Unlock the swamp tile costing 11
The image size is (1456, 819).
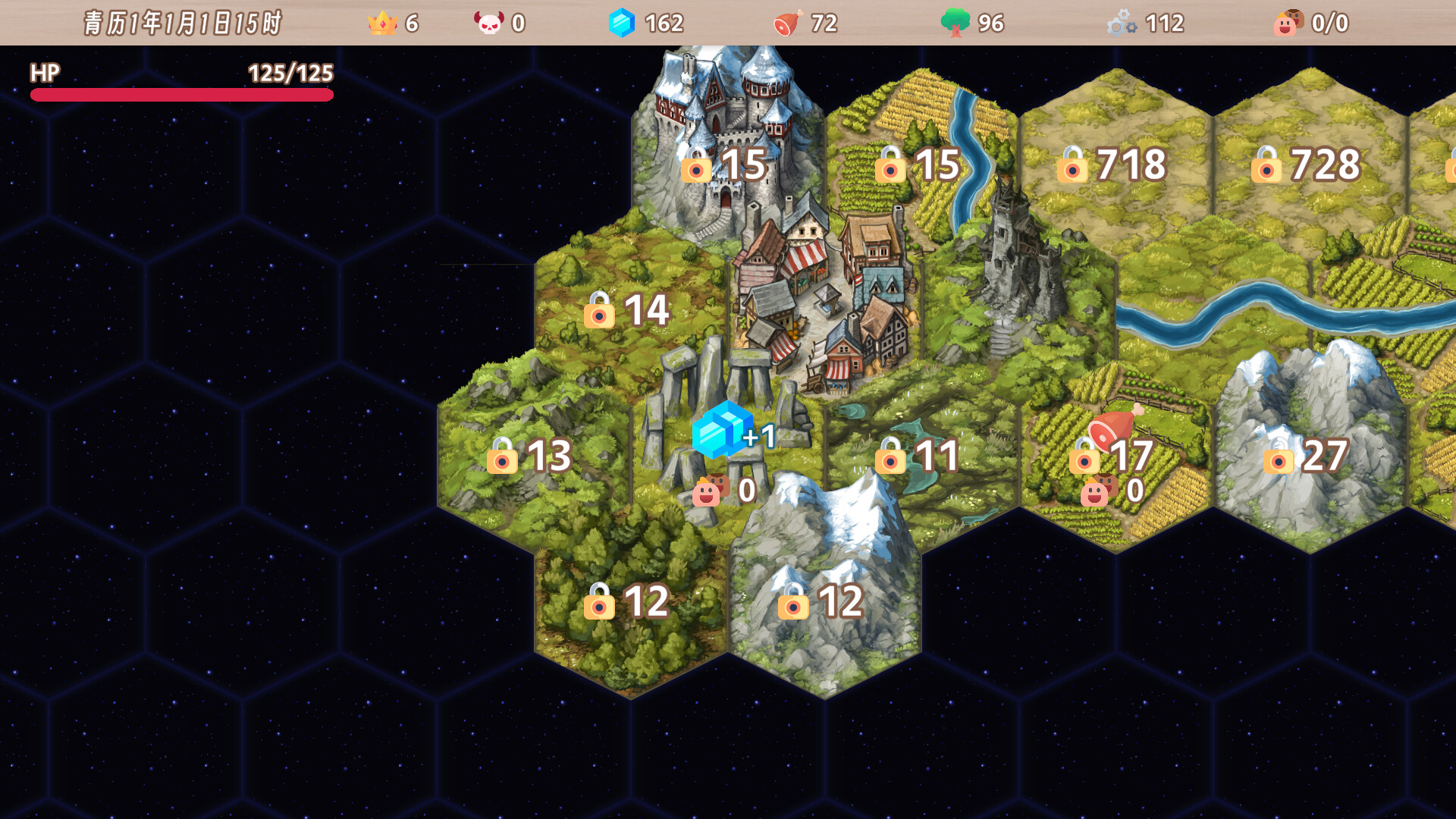(x=918, y=456)
